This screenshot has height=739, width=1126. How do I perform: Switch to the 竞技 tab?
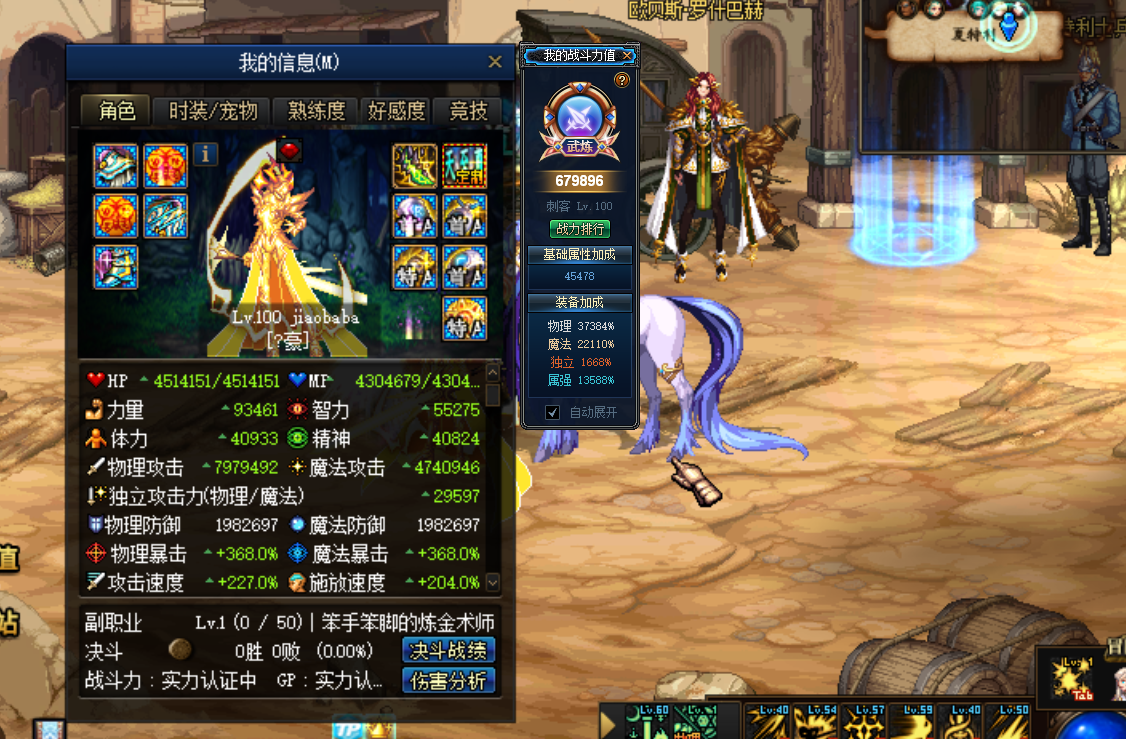click(468, 111)
